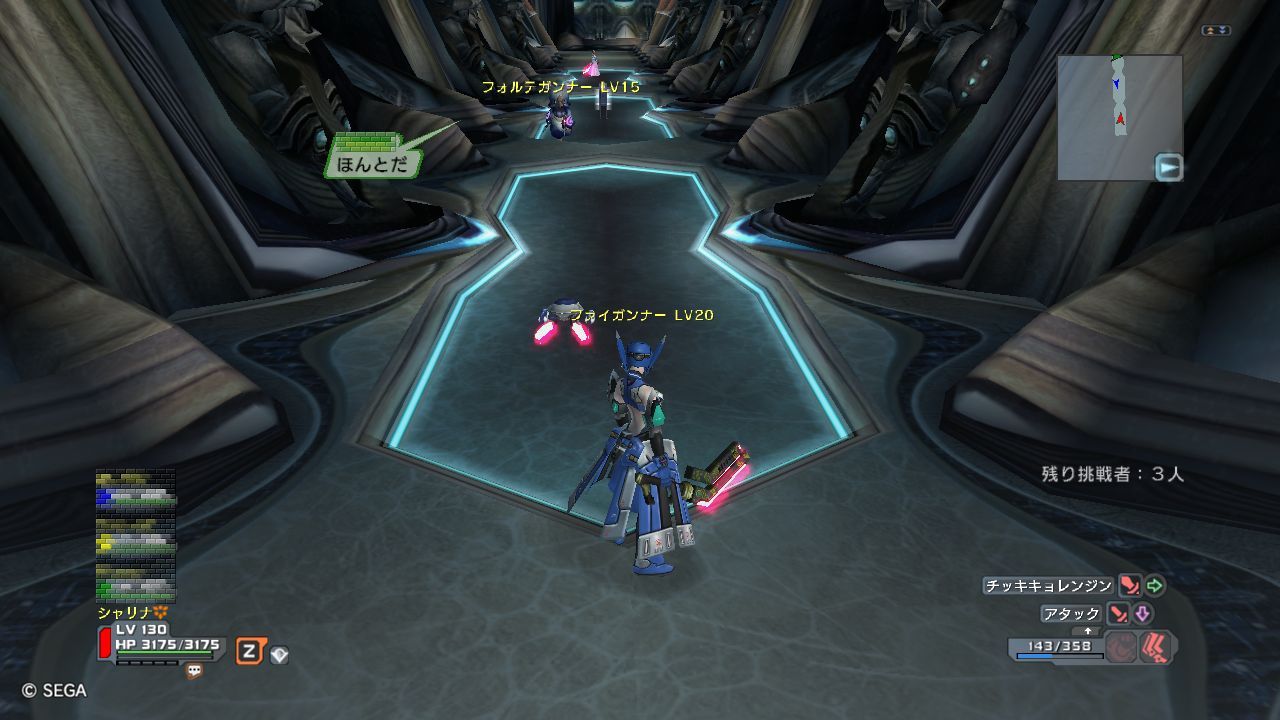Click the minimap
The image size is (1280, 720).
pyautogui.click(x=1119, y=117)
